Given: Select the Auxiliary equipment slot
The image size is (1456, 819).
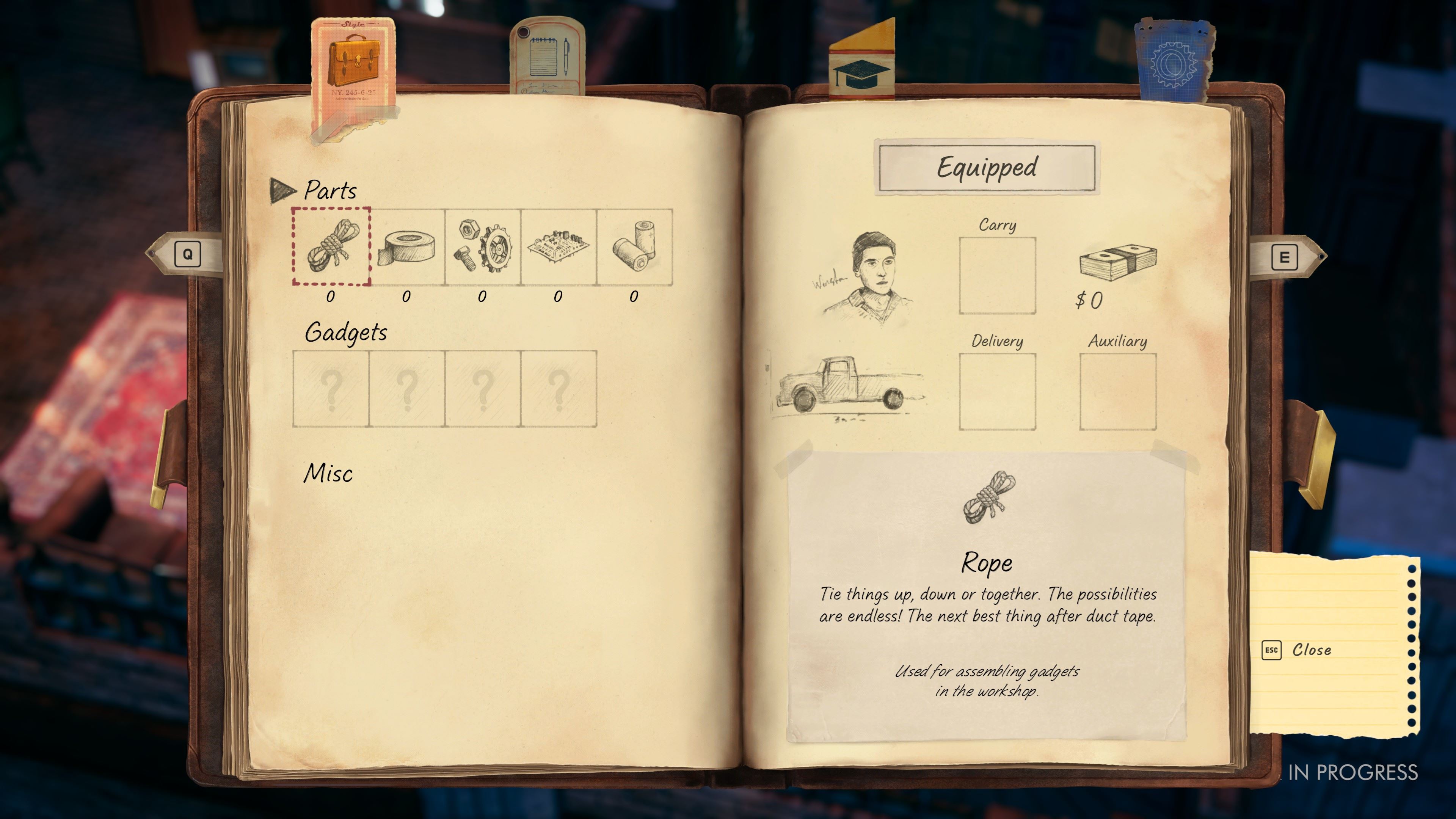Looking at the screenshot, I should tap(1117, 391).
